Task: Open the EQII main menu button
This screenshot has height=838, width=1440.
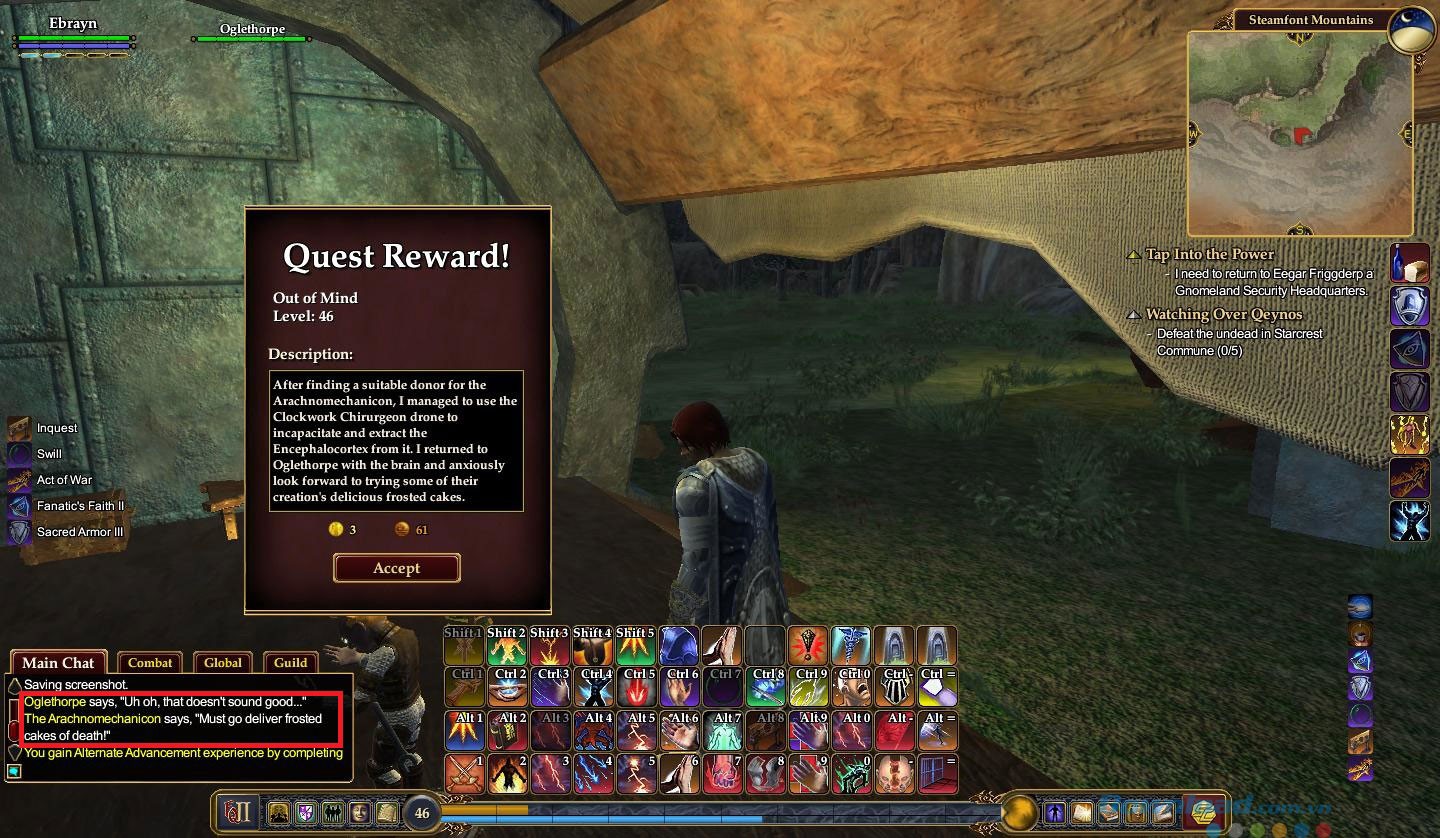Action: point(237,812)
